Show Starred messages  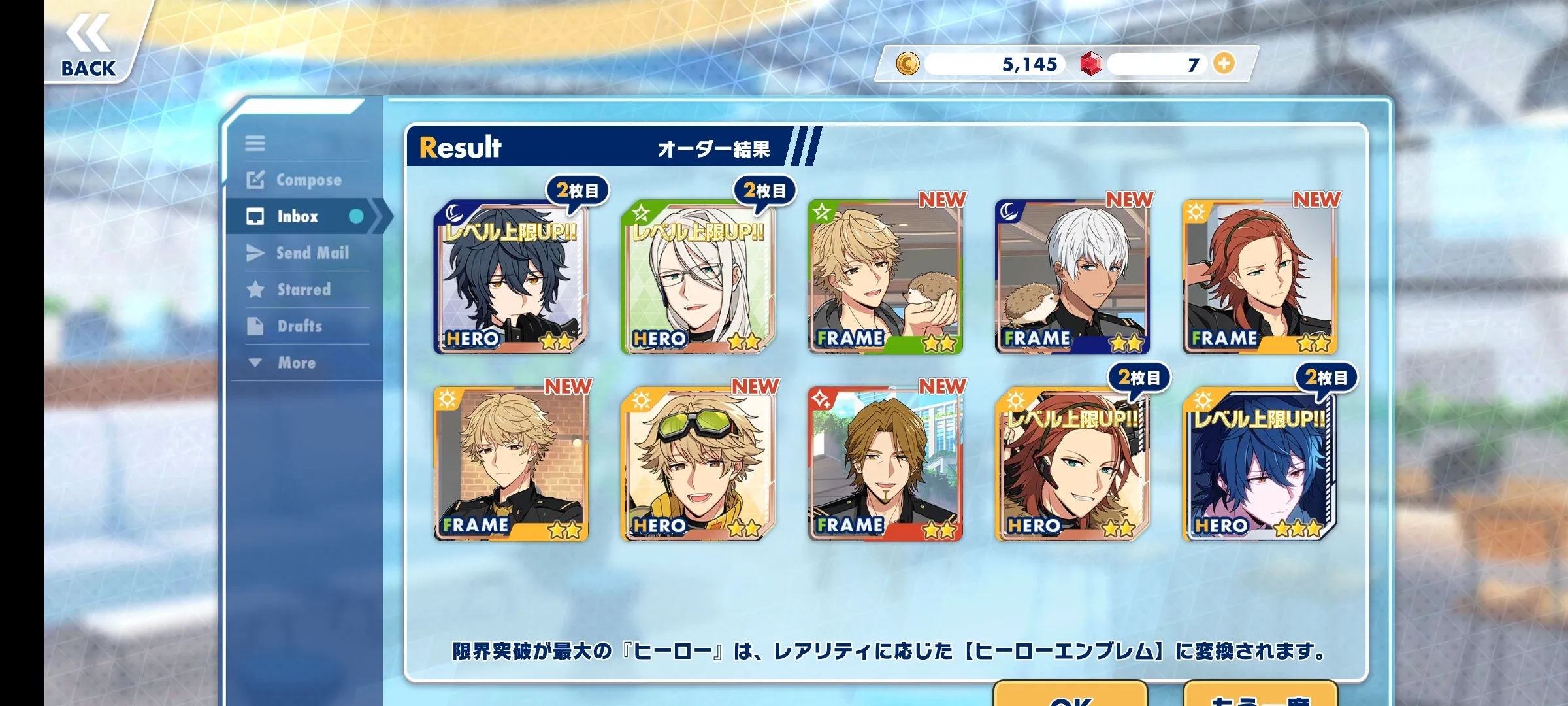[289, 290]
